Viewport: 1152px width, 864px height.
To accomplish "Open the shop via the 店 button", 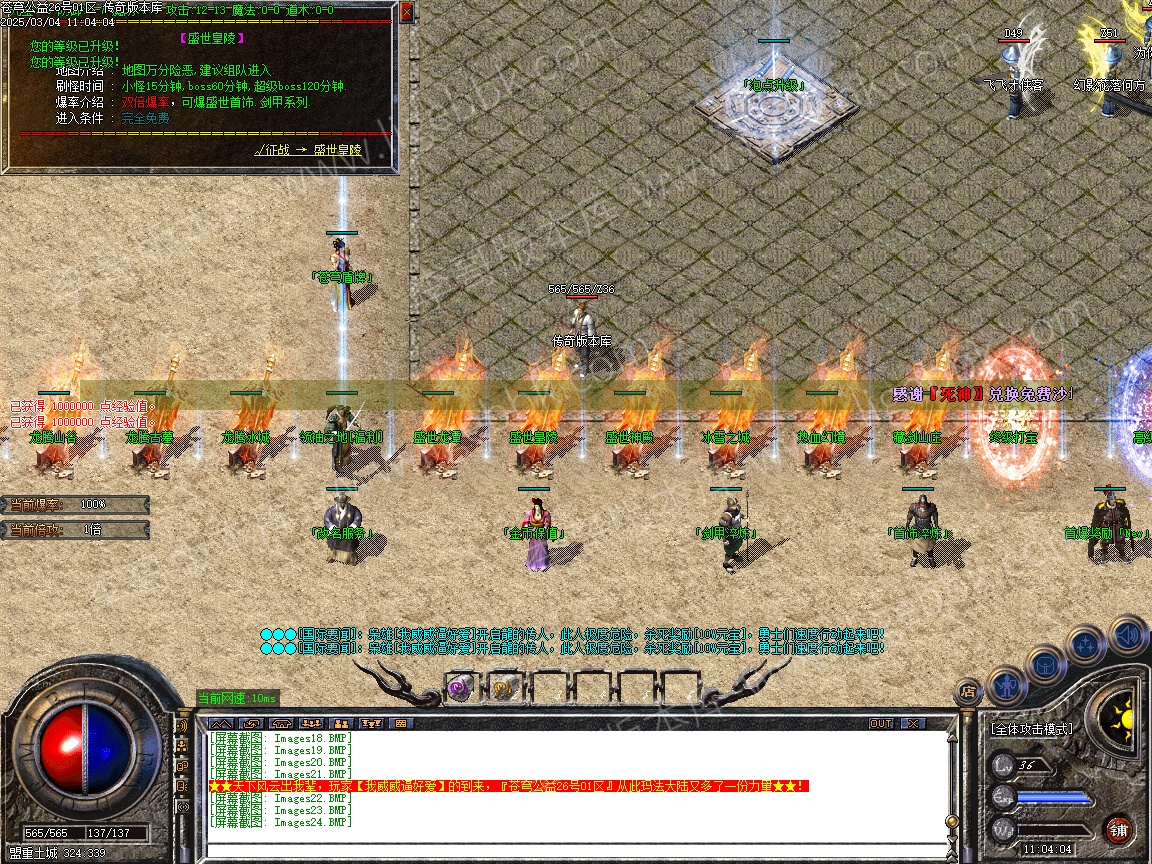I will point(967,690).
